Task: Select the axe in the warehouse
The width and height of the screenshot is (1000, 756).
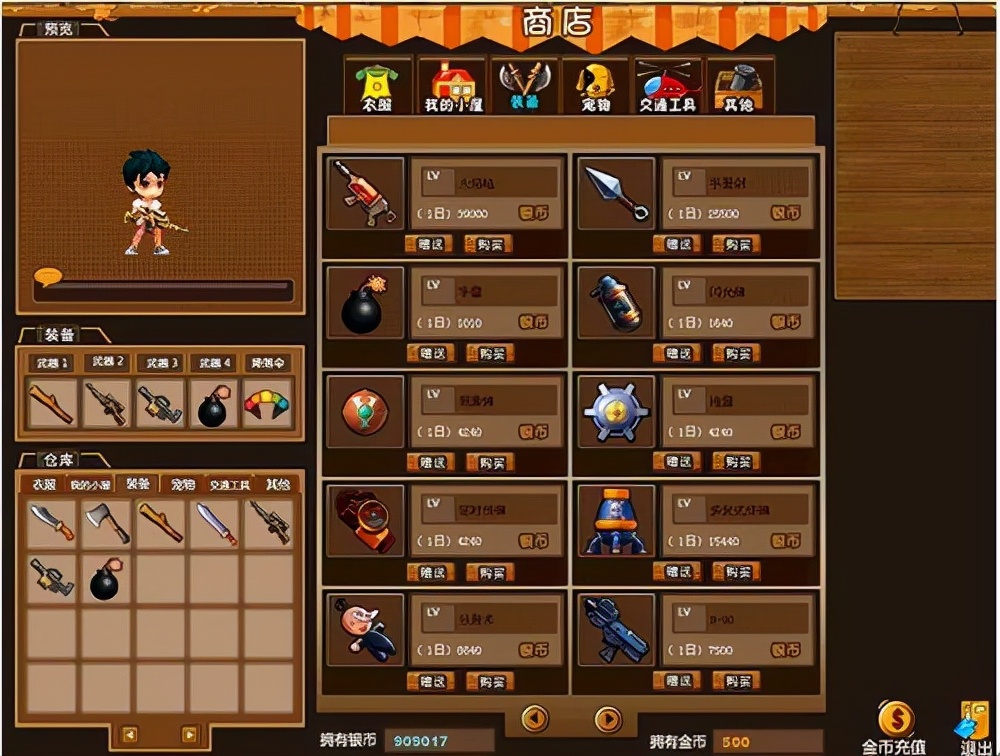Action: (107, 523)
